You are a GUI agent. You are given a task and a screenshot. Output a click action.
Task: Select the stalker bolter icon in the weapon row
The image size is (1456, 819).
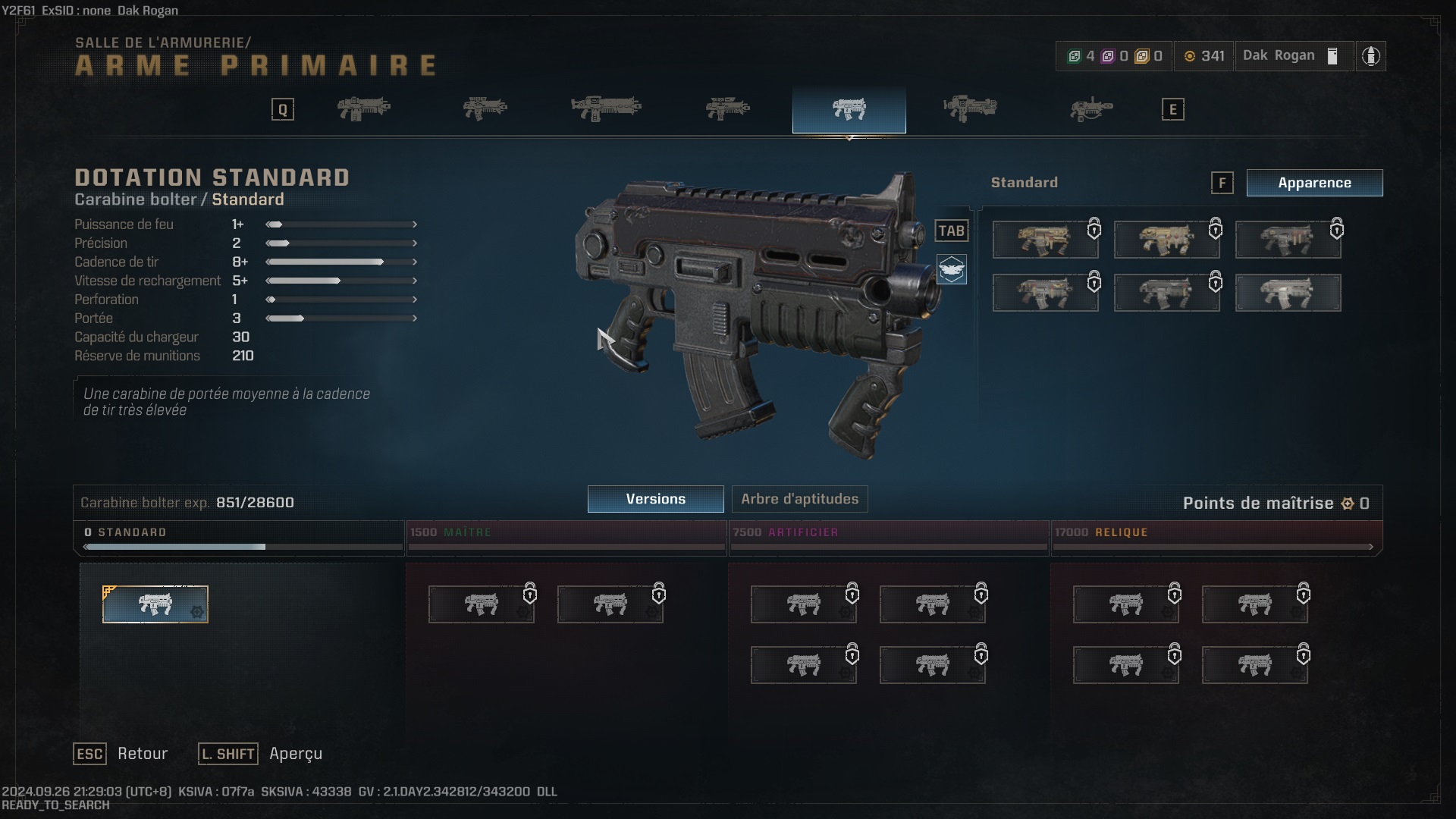coord(485,108)
